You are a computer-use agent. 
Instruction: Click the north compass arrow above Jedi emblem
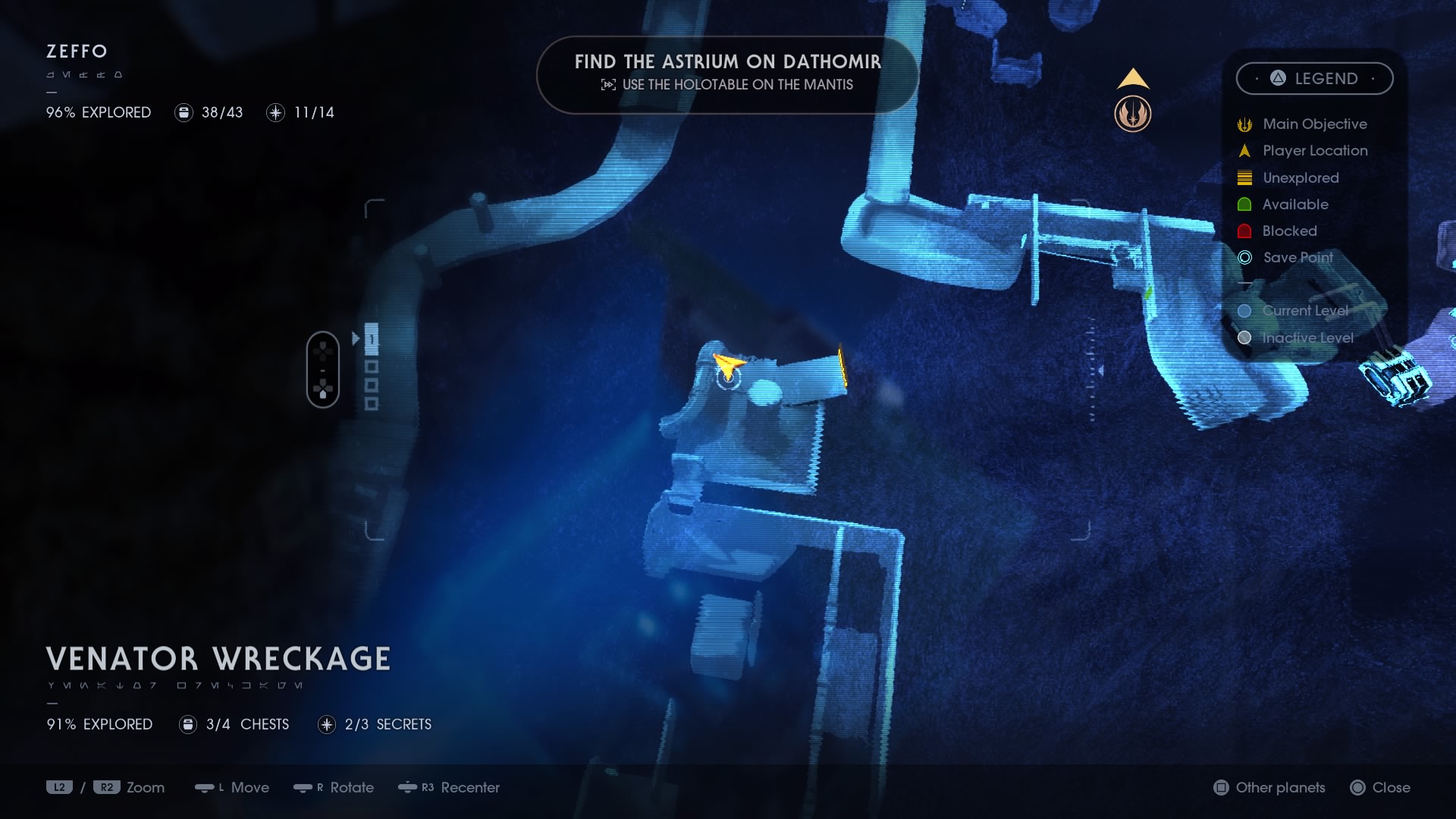1132,78
